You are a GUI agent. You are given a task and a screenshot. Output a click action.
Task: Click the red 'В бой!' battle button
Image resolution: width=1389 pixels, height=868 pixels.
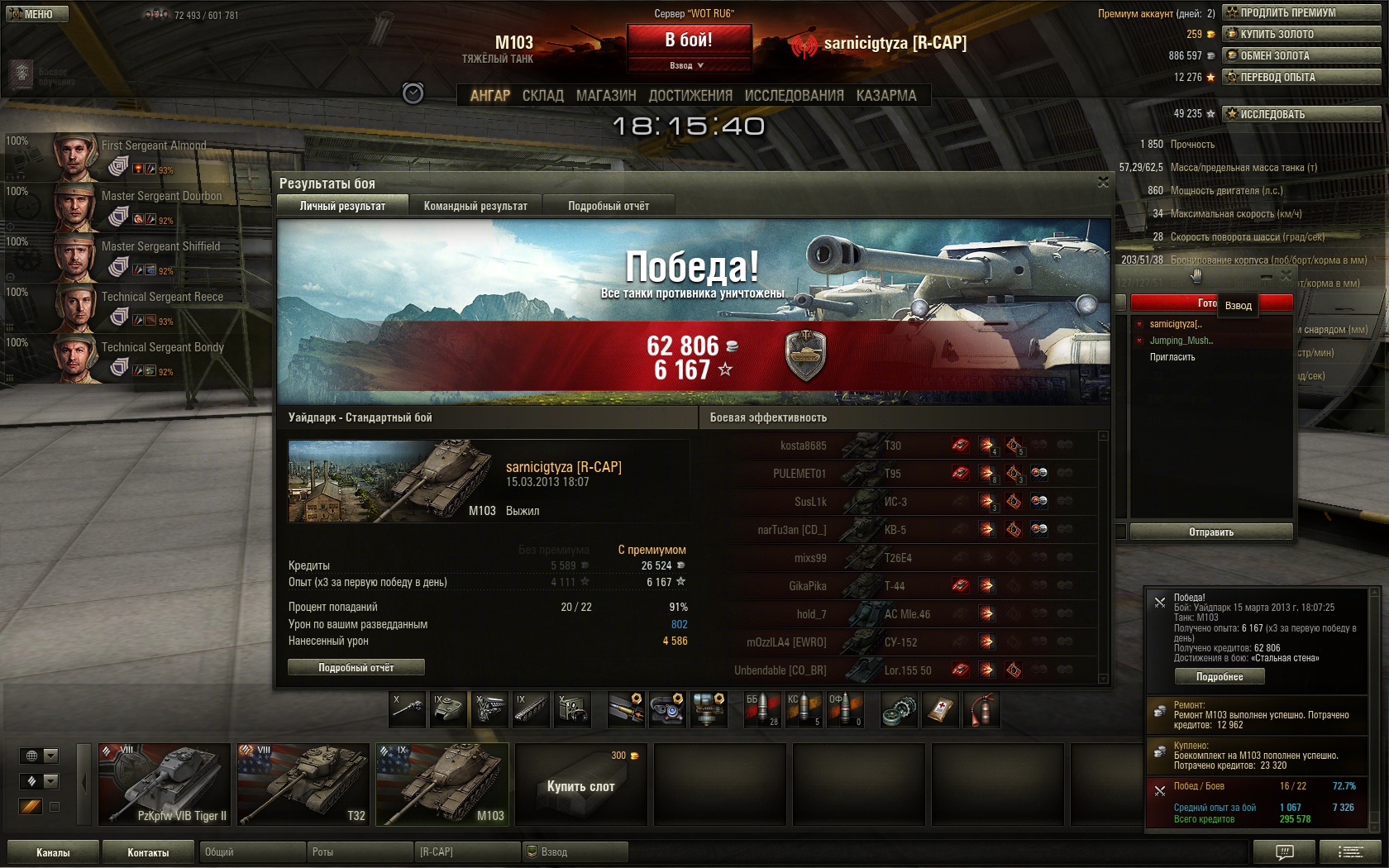pos(689,40)
